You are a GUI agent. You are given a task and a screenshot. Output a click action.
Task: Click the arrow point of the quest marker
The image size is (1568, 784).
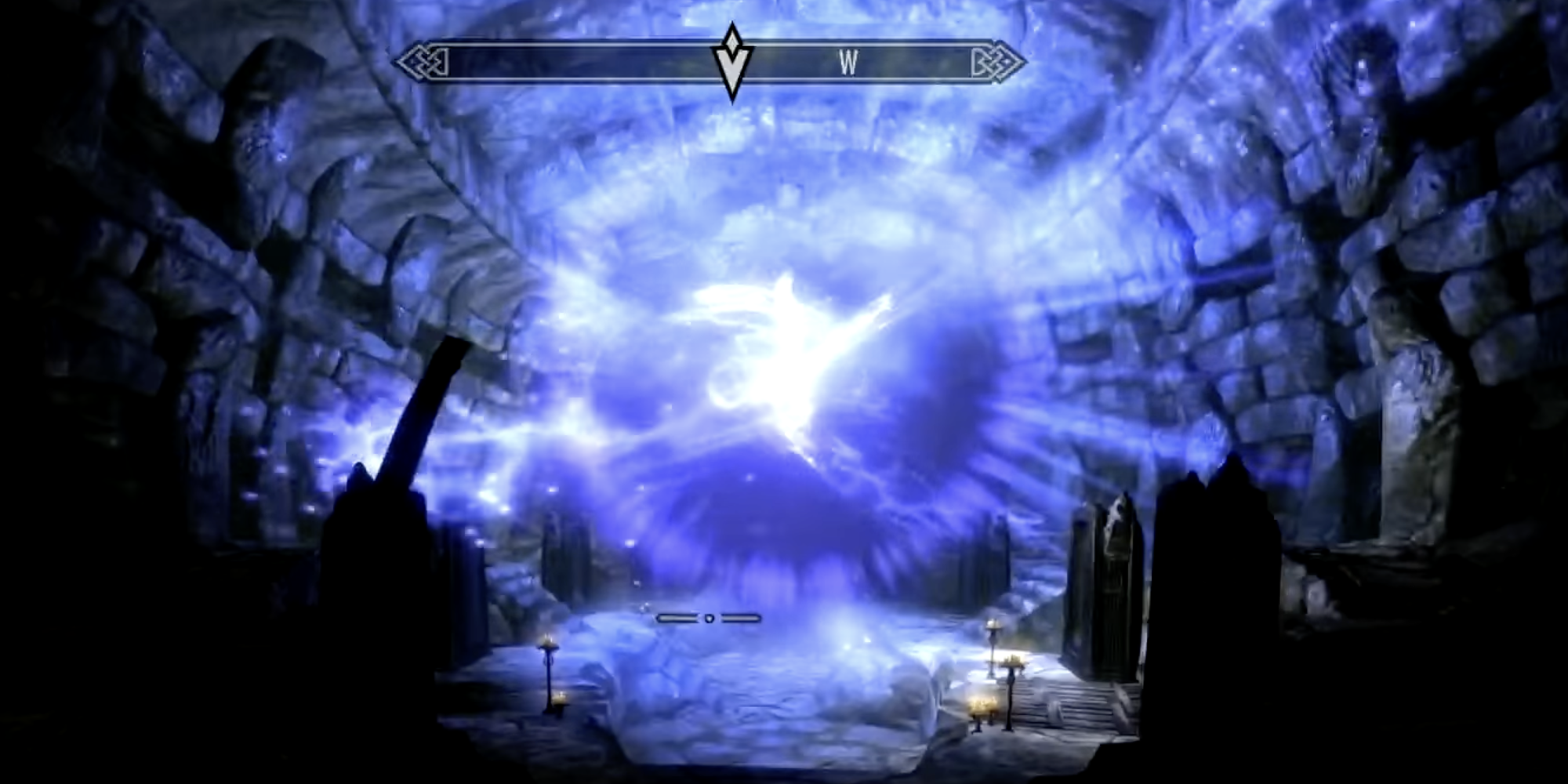tap(730, 94)
